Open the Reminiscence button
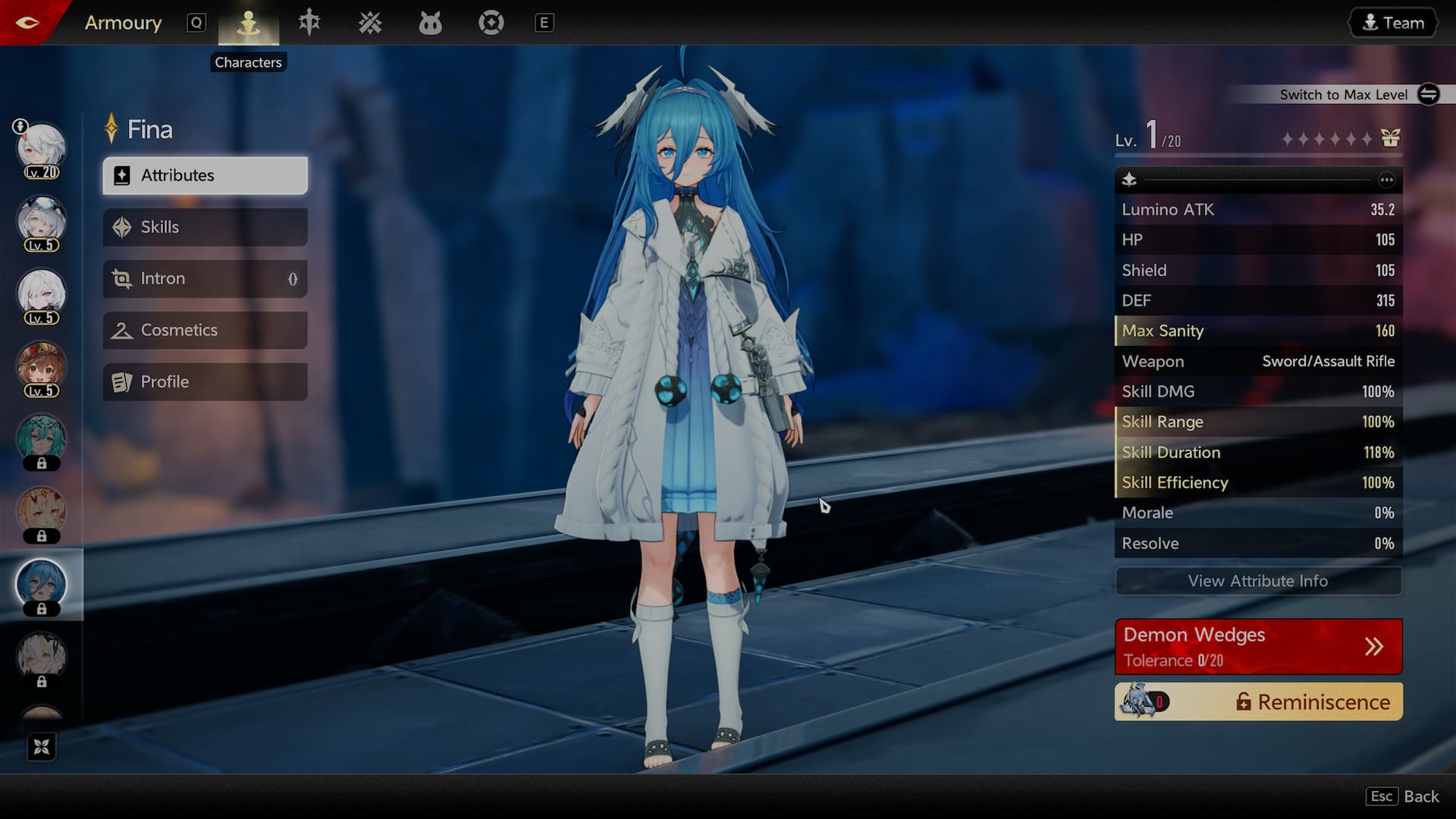 point(1257,702)
